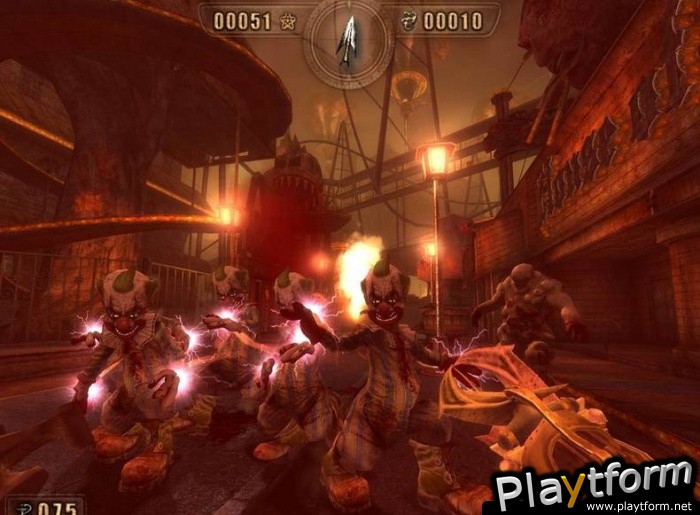Viewport: 700px width, 515px height.
Task: Click the Playtform watermark logo
Action: (x=595, y=486)
